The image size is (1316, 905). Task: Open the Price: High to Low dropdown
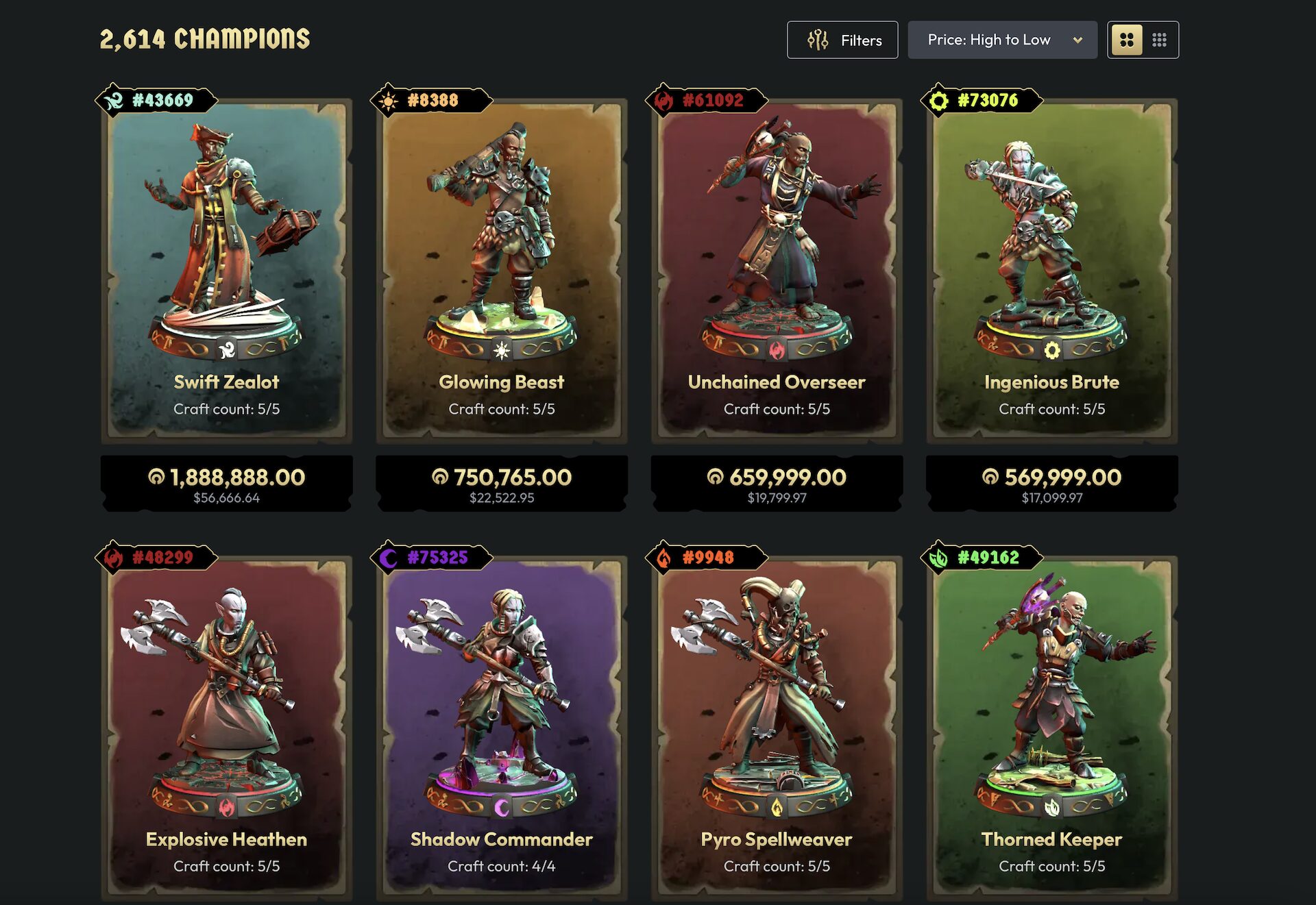point(1002,40)
